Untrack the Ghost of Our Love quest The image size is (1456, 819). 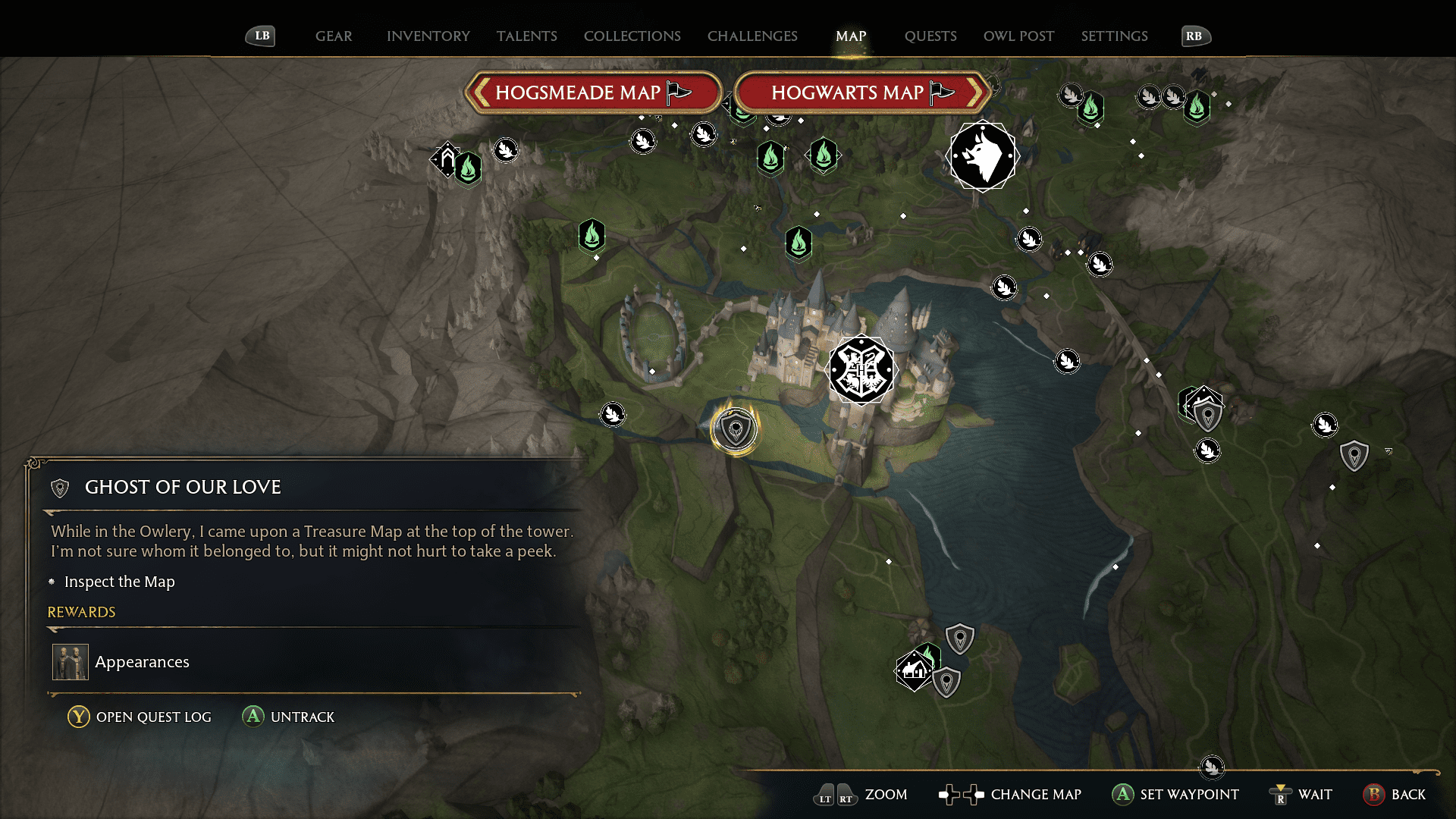point(288,716)
